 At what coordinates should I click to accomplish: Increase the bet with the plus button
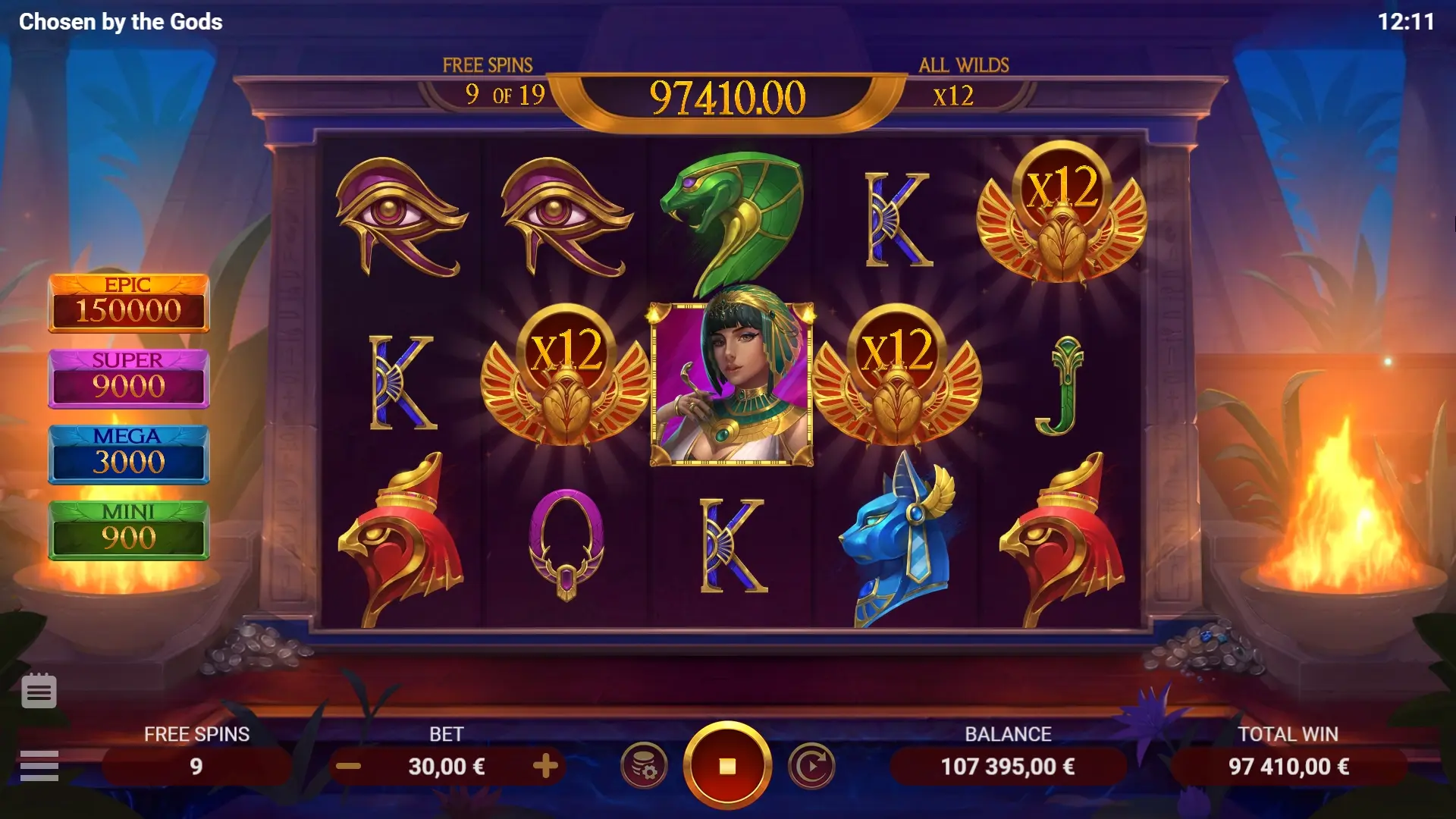coord(545,766)
